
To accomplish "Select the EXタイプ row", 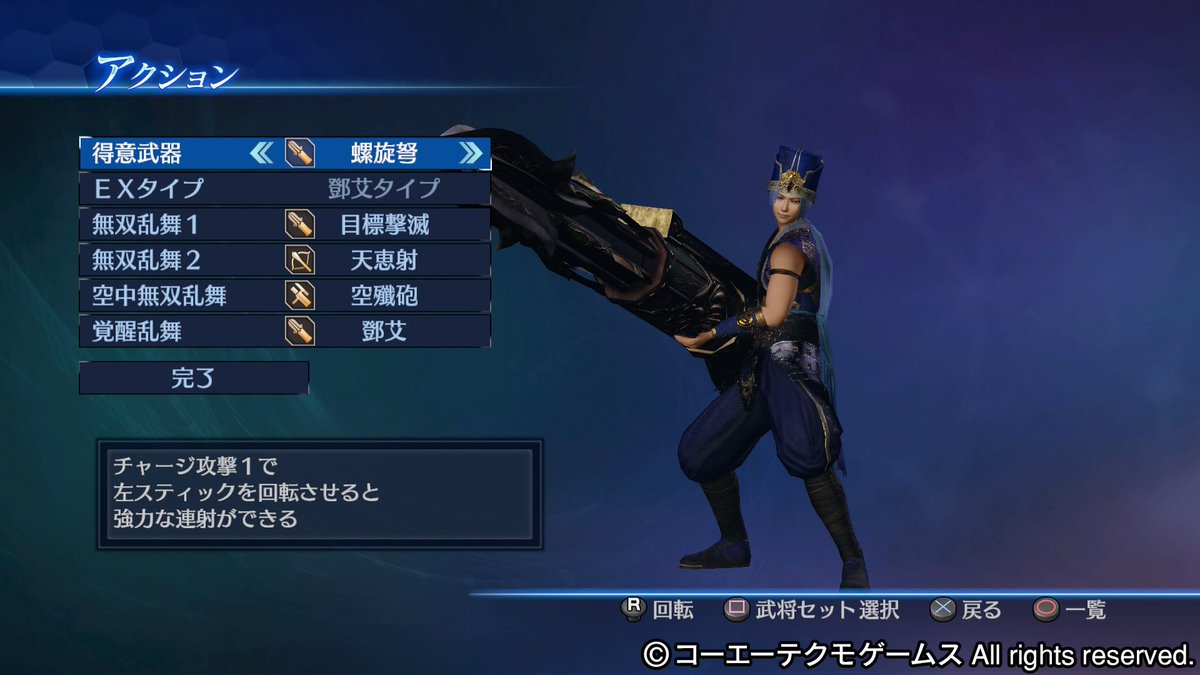I will point(285,189).
